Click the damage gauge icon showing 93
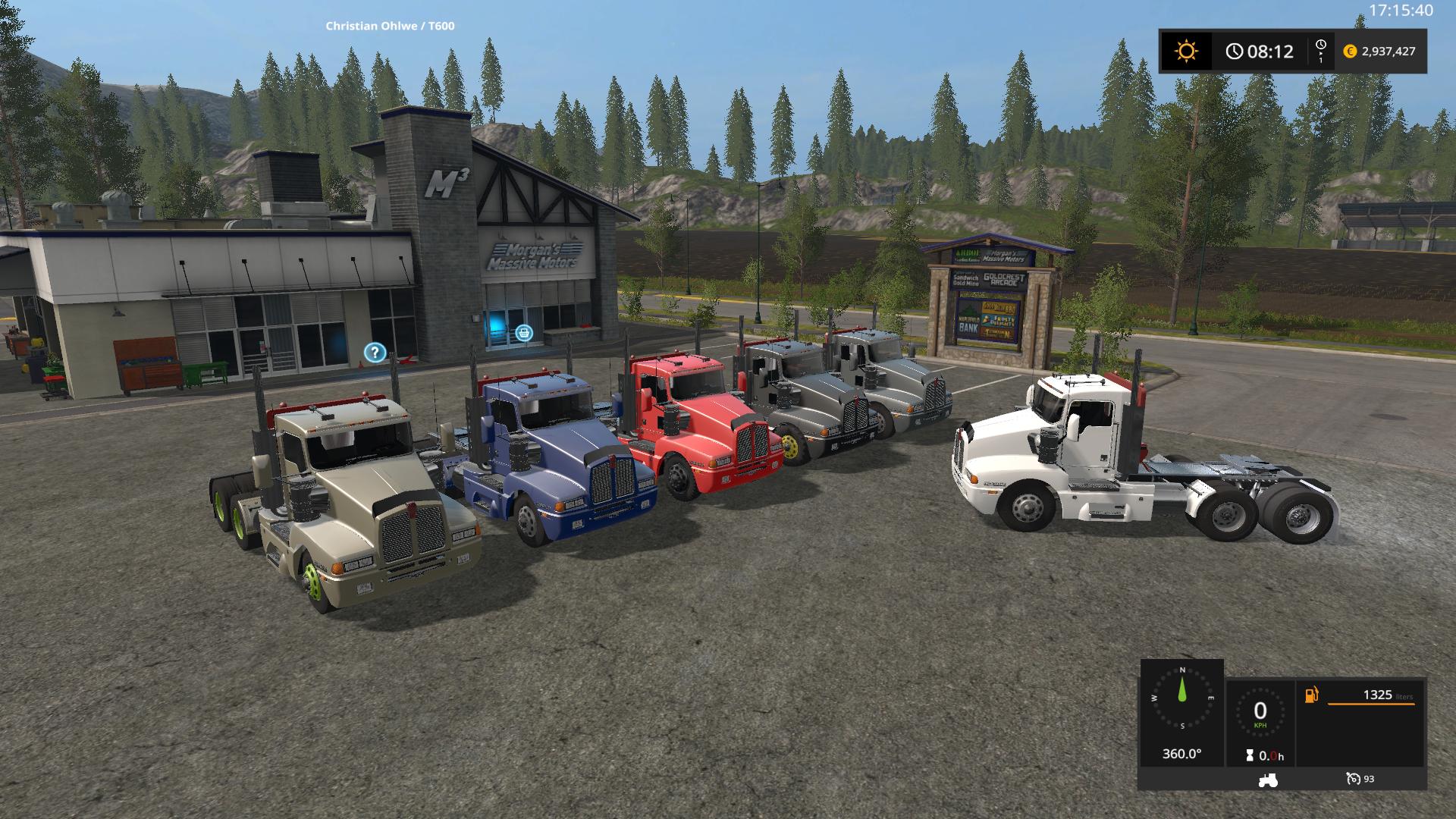The image size is (1456, 819). click(1354, 778)
